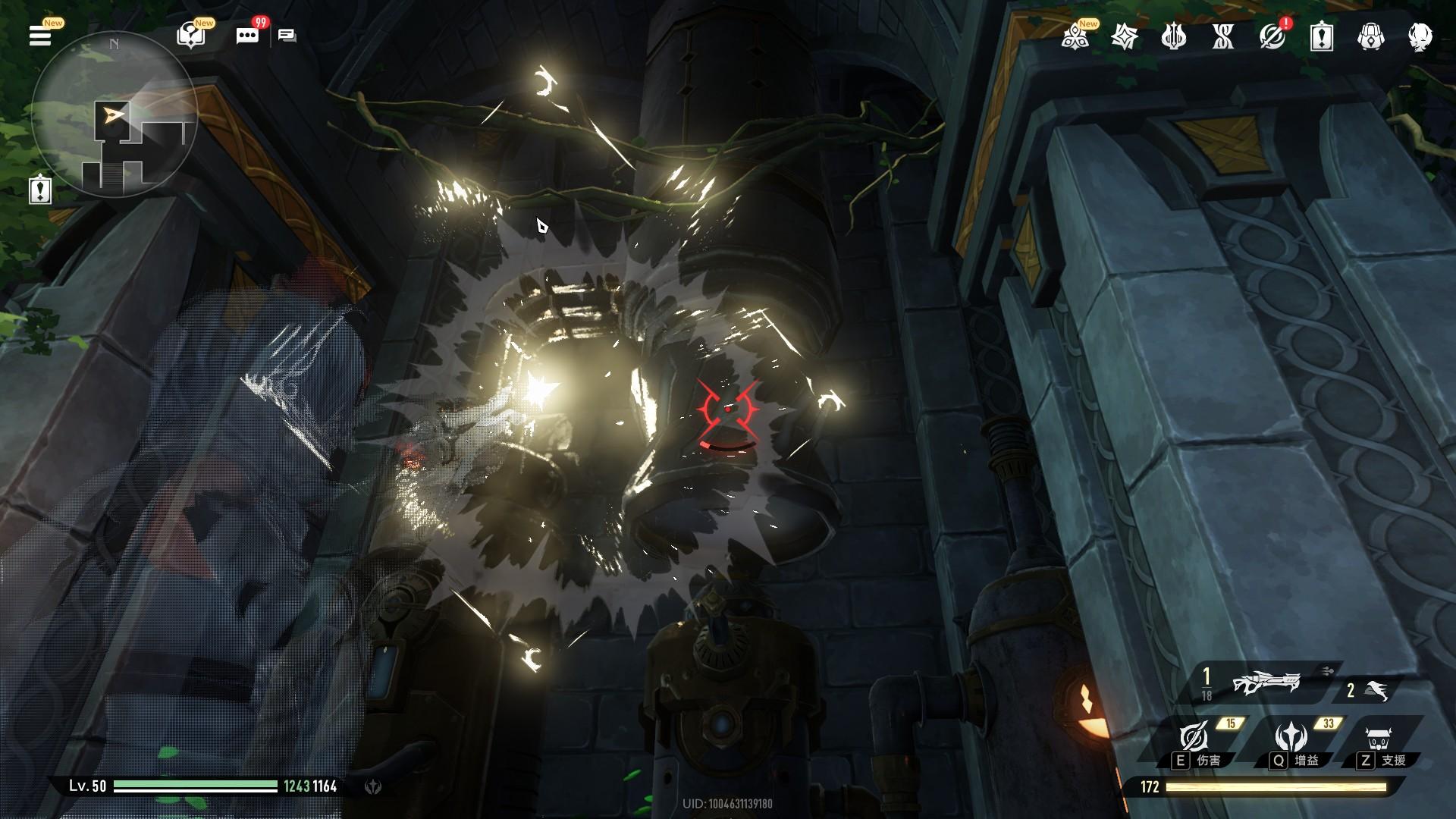The width and height of the screenshot is (1456, 819).
Task: Open the backpack inventory
Action: click(1370, 36)
